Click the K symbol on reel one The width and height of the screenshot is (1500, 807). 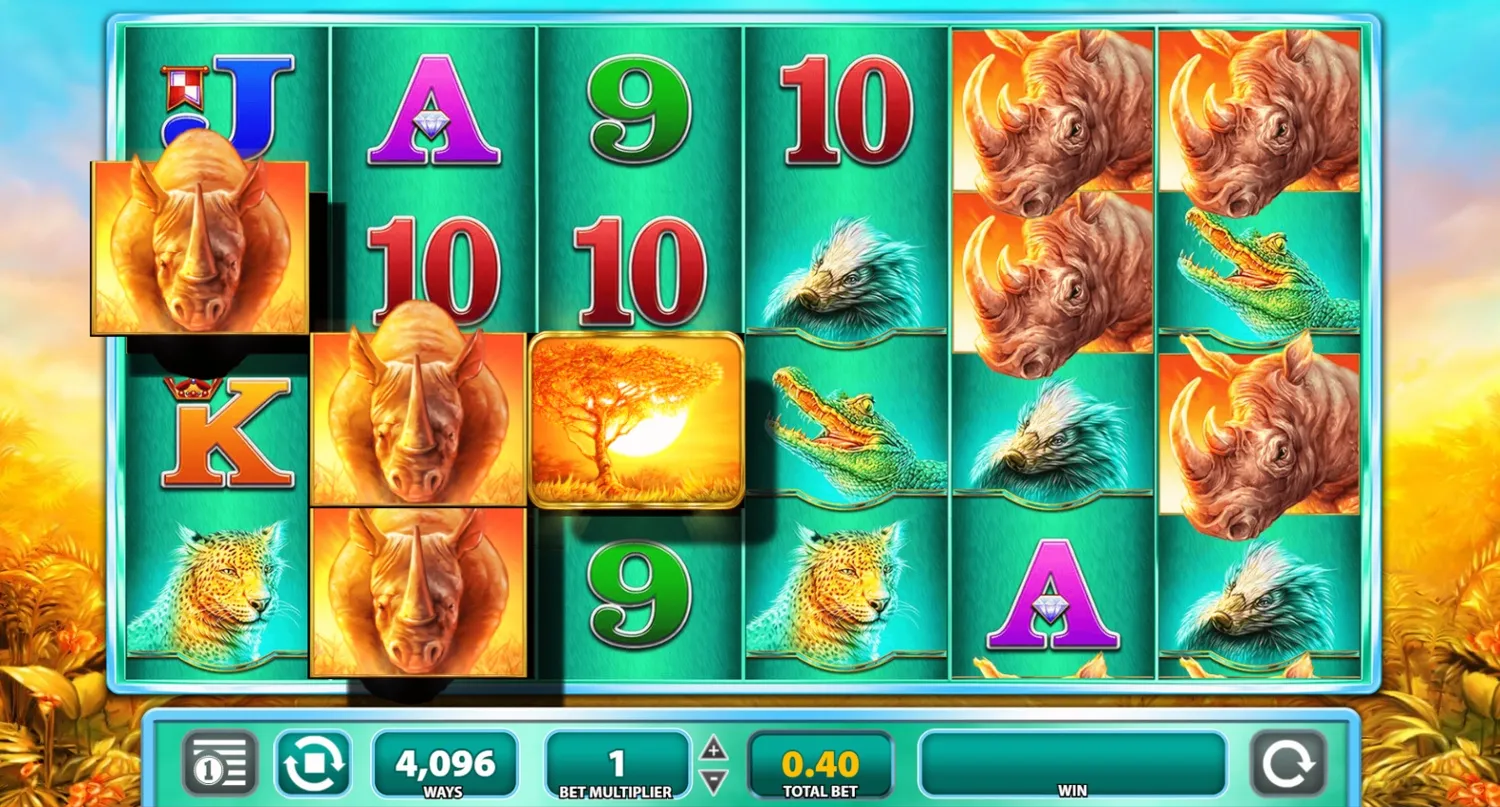(228, 428)
